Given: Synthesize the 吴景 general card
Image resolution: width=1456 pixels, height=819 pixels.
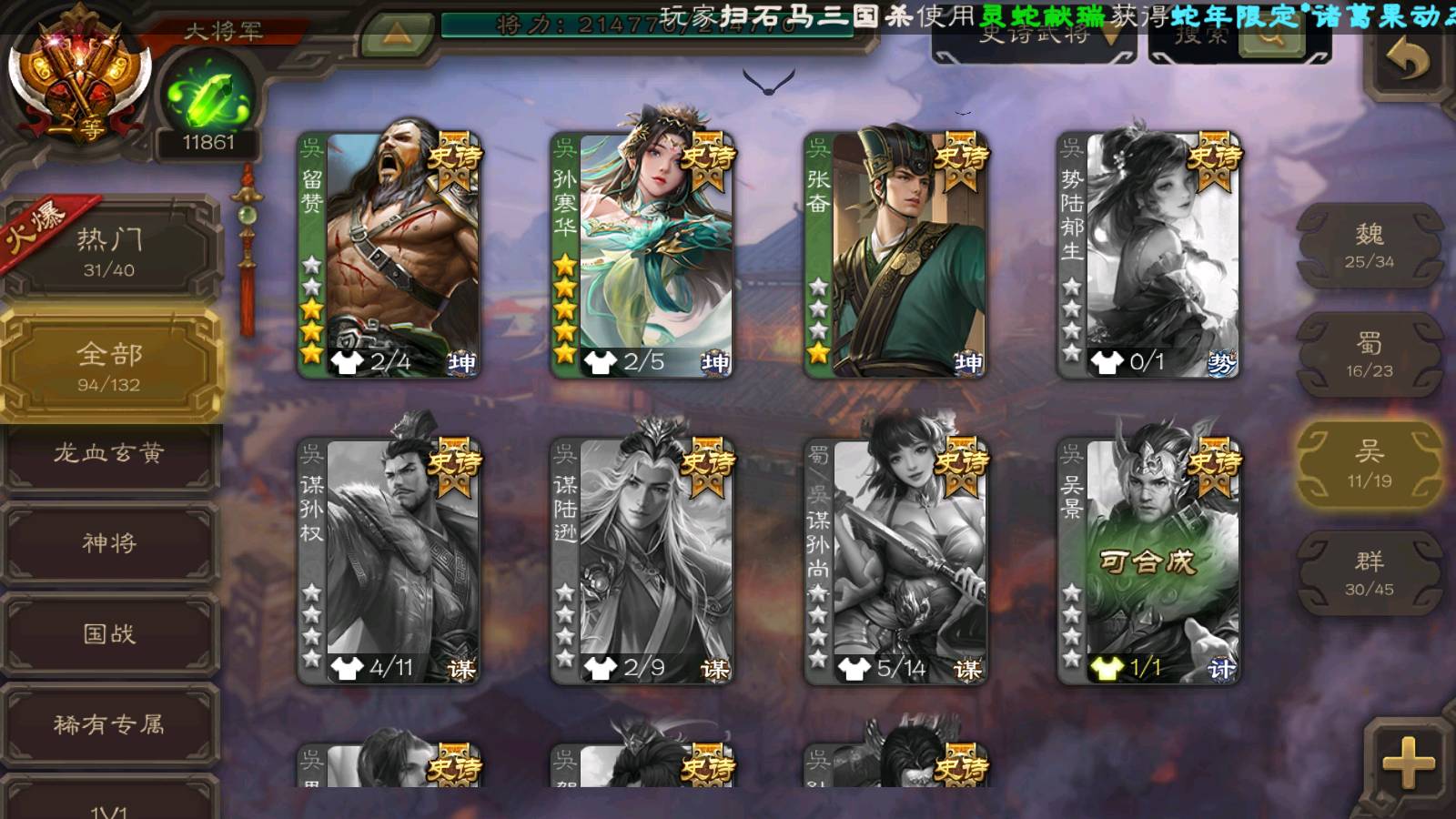Looking at the screenshot, I should coord(1148,561).
